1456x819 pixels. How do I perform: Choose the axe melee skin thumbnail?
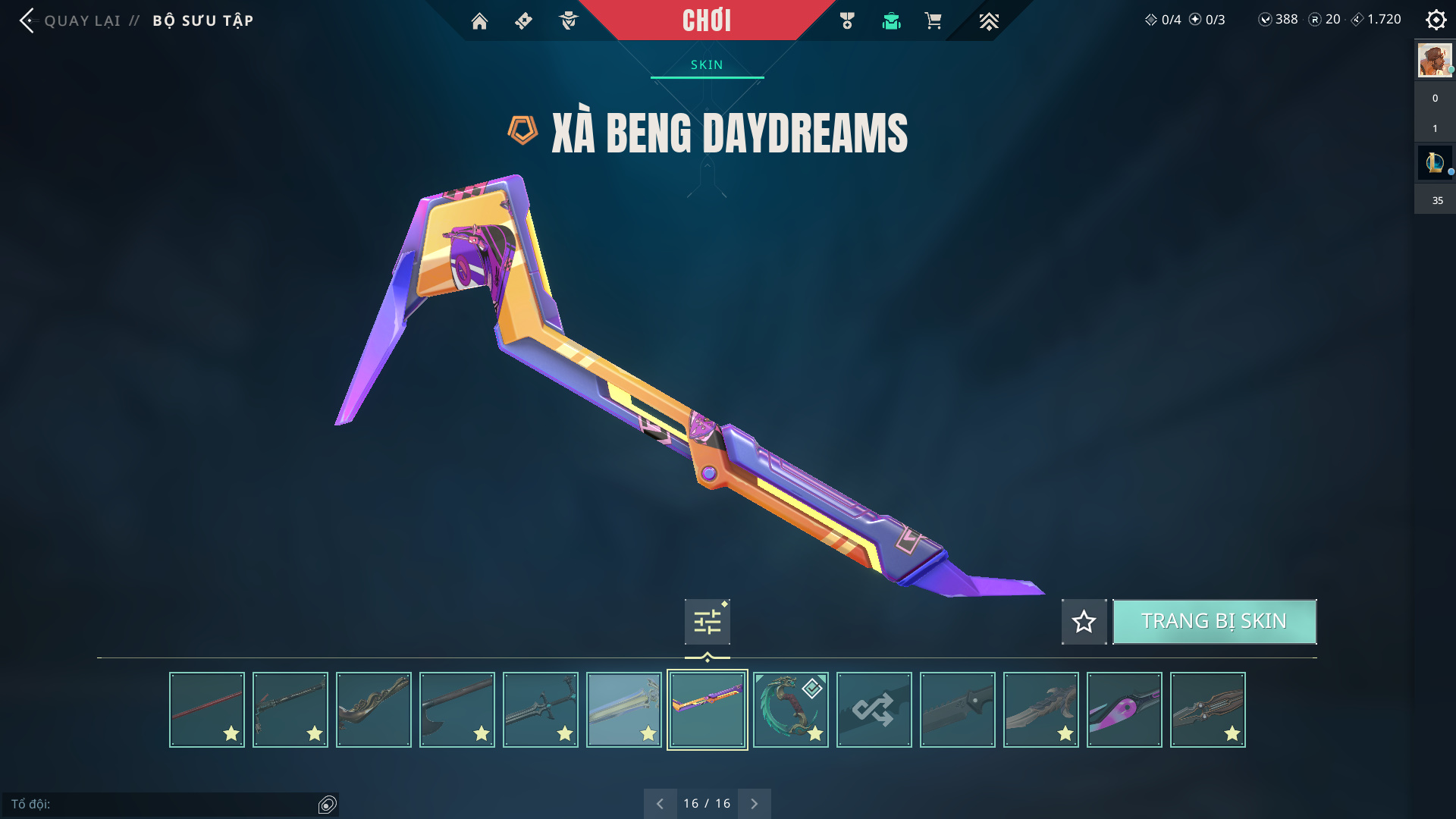457,710
